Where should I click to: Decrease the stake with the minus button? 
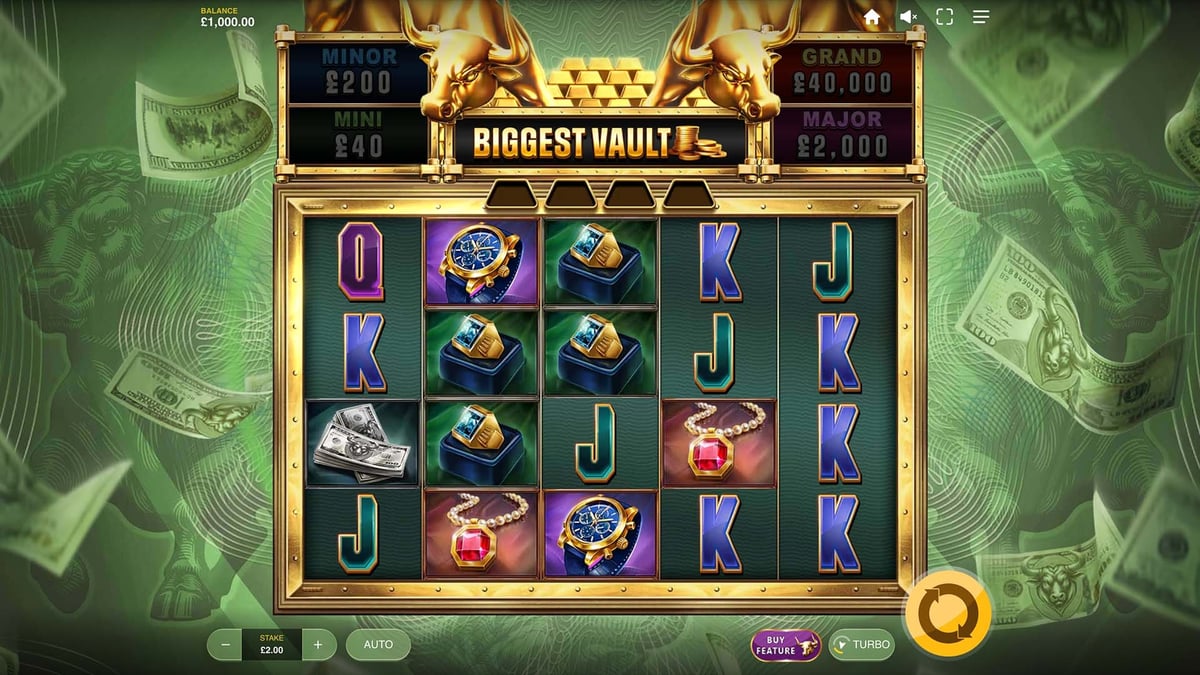pyautogui.click(x=225, y=645)
